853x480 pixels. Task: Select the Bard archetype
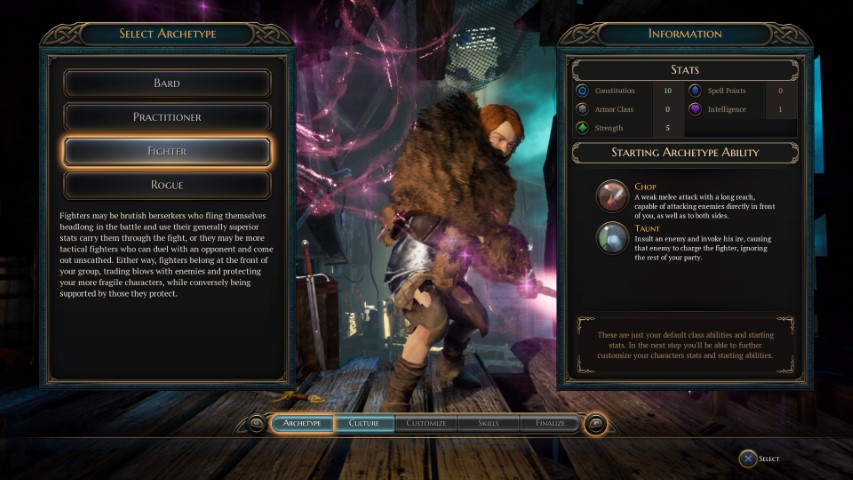[x=167, y=83]
